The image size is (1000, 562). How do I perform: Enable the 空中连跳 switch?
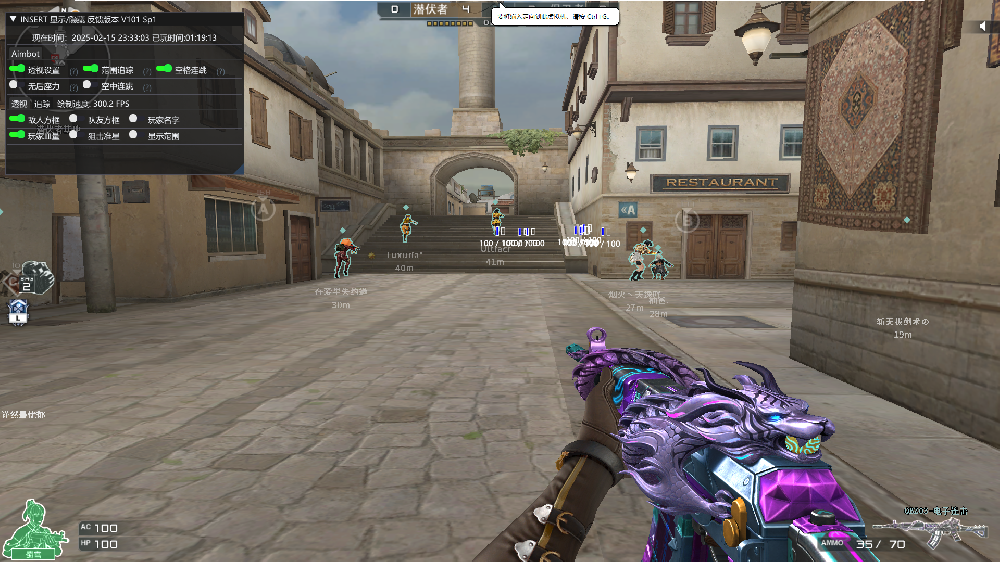click(87, 86)
